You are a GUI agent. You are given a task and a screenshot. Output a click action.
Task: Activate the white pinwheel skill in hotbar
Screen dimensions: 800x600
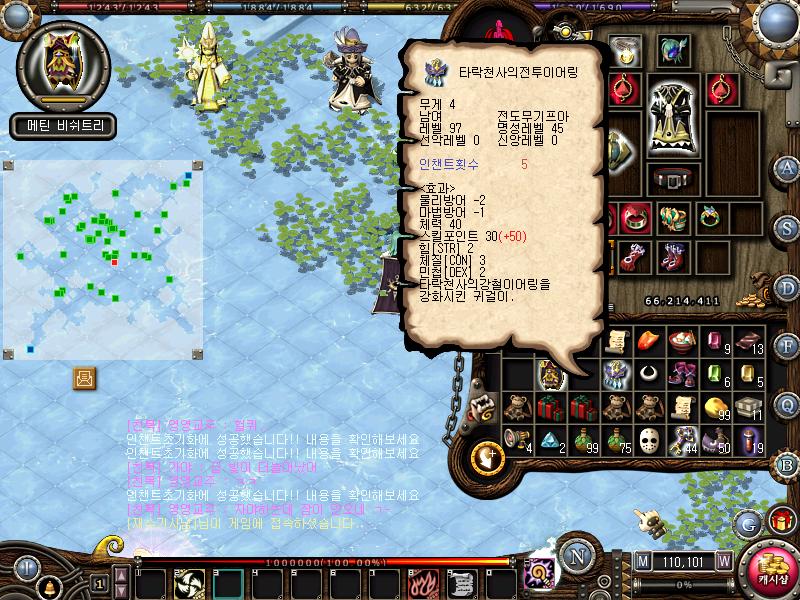click(188, 582)
